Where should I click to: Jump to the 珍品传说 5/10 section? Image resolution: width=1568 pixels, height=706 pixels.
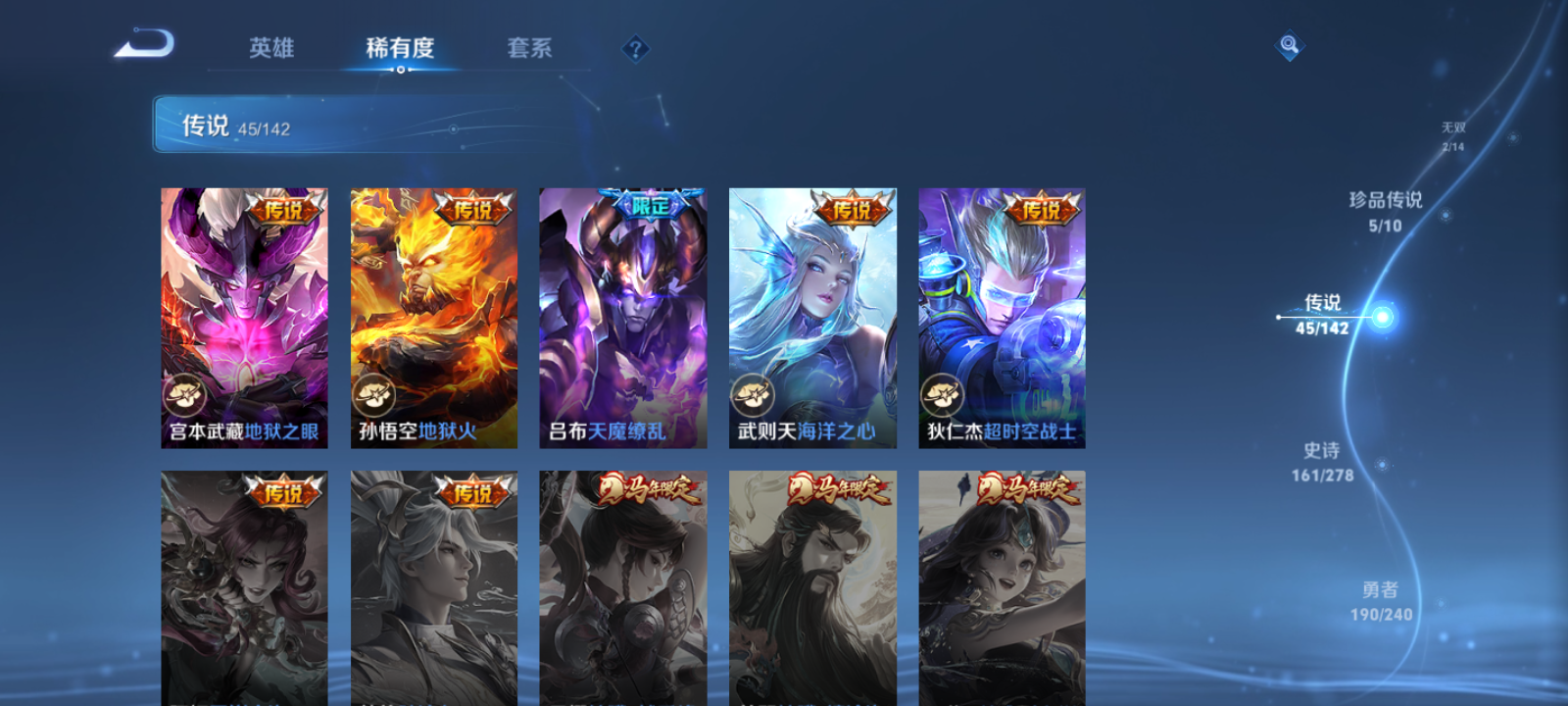(1385, 212)
